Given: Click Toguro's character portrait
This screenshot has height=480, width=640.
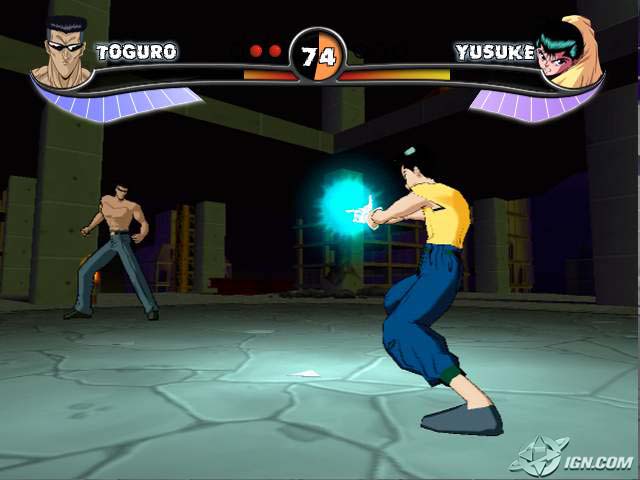Looking at the screenshot, I should [62, 50].
